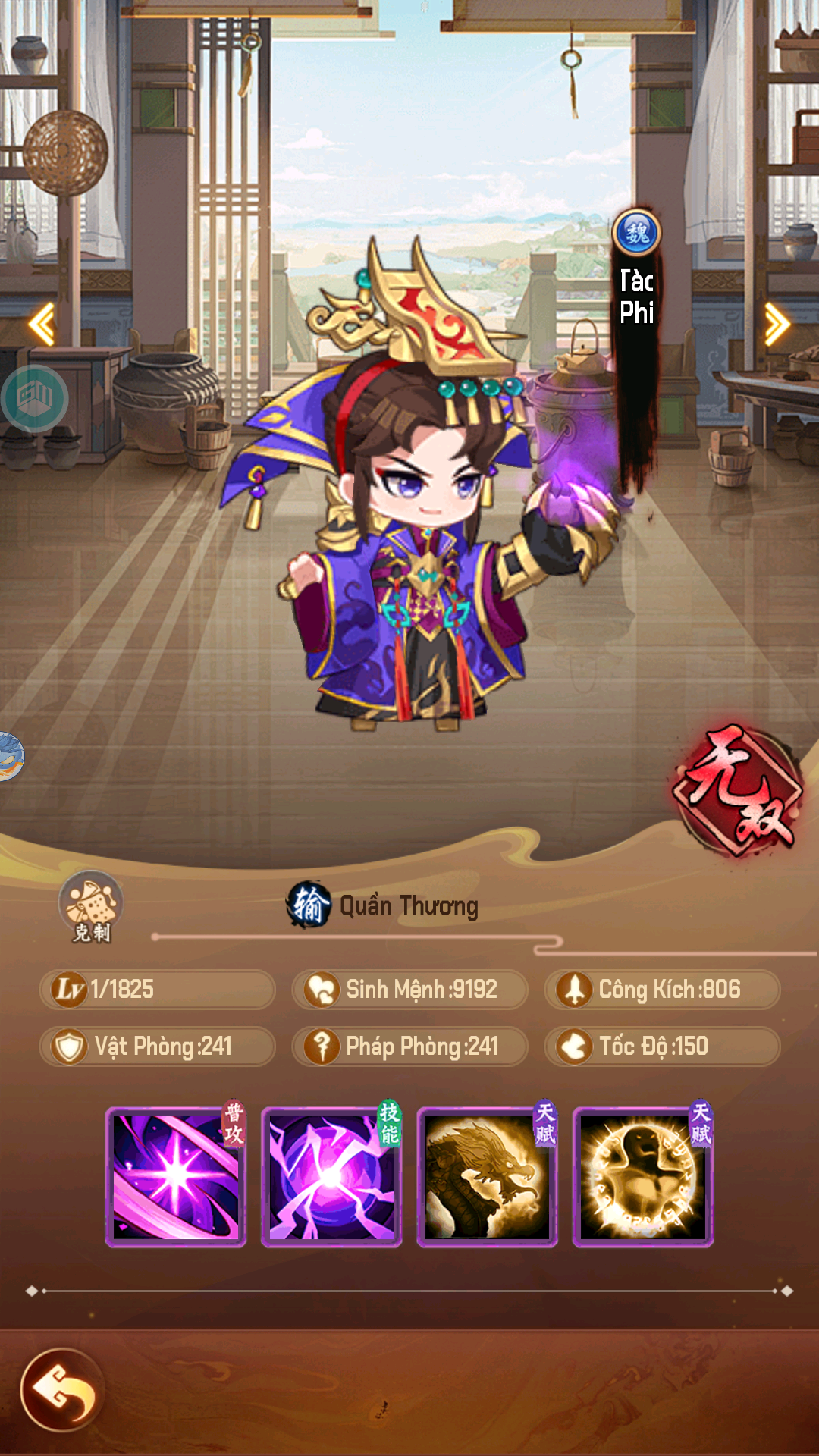Image resolution: width=819 pixels, height=1456 pixels.
Task: Inspect the glowing golden figure talent
Action: coord(642,1177)
